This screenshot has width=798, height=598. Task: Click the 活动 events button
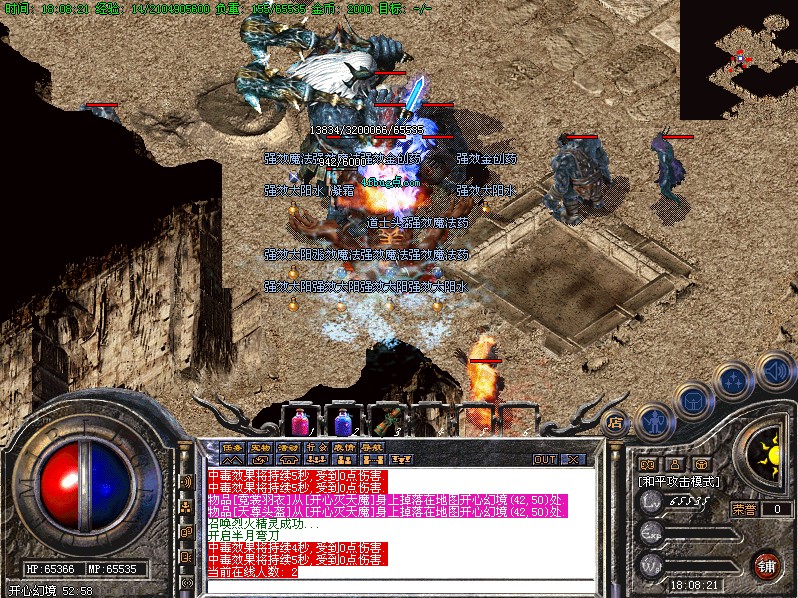[288, 447]
